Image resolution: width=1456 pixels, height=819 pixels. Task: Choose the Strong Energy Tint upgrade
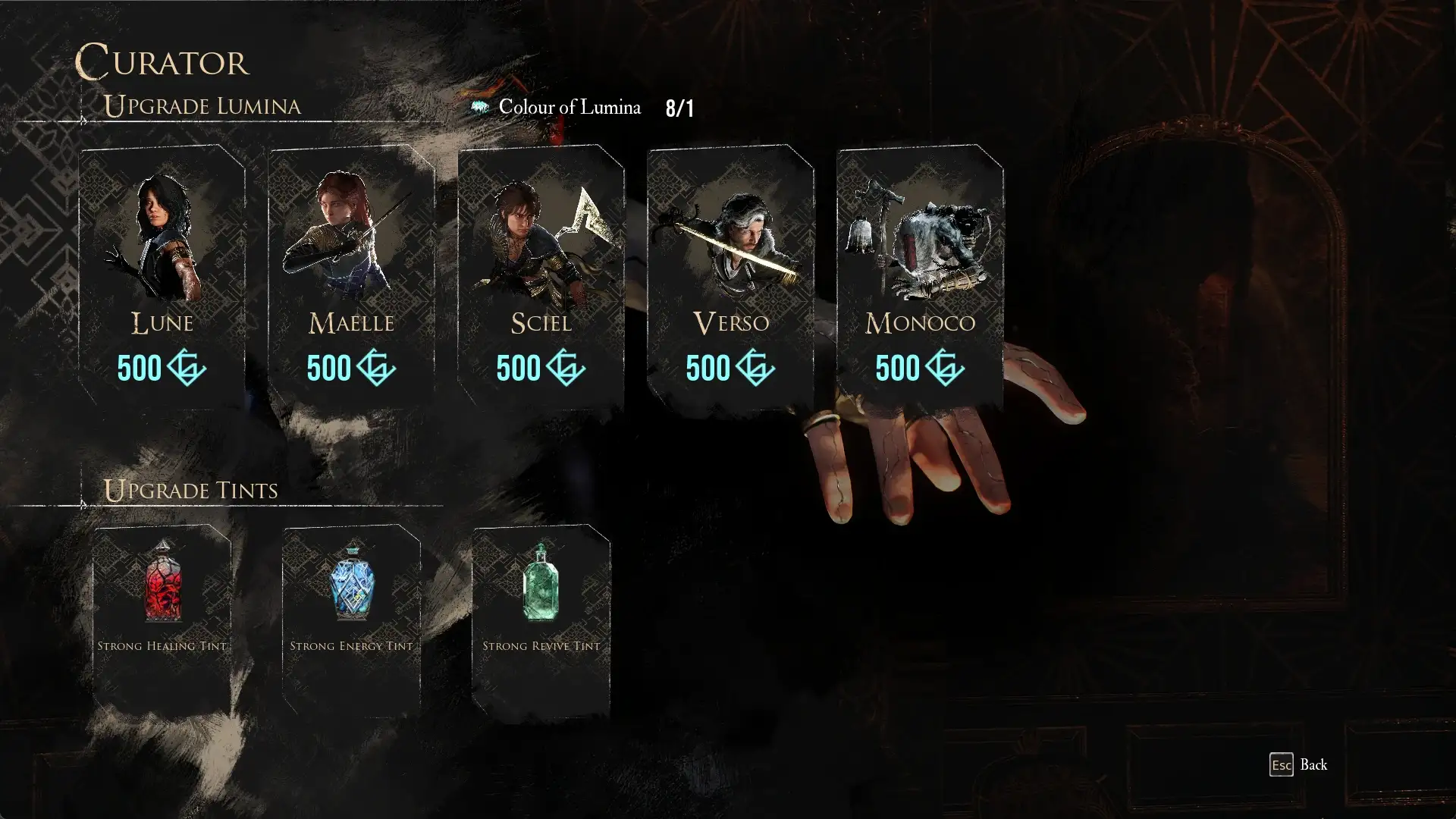tap(351, 618)
